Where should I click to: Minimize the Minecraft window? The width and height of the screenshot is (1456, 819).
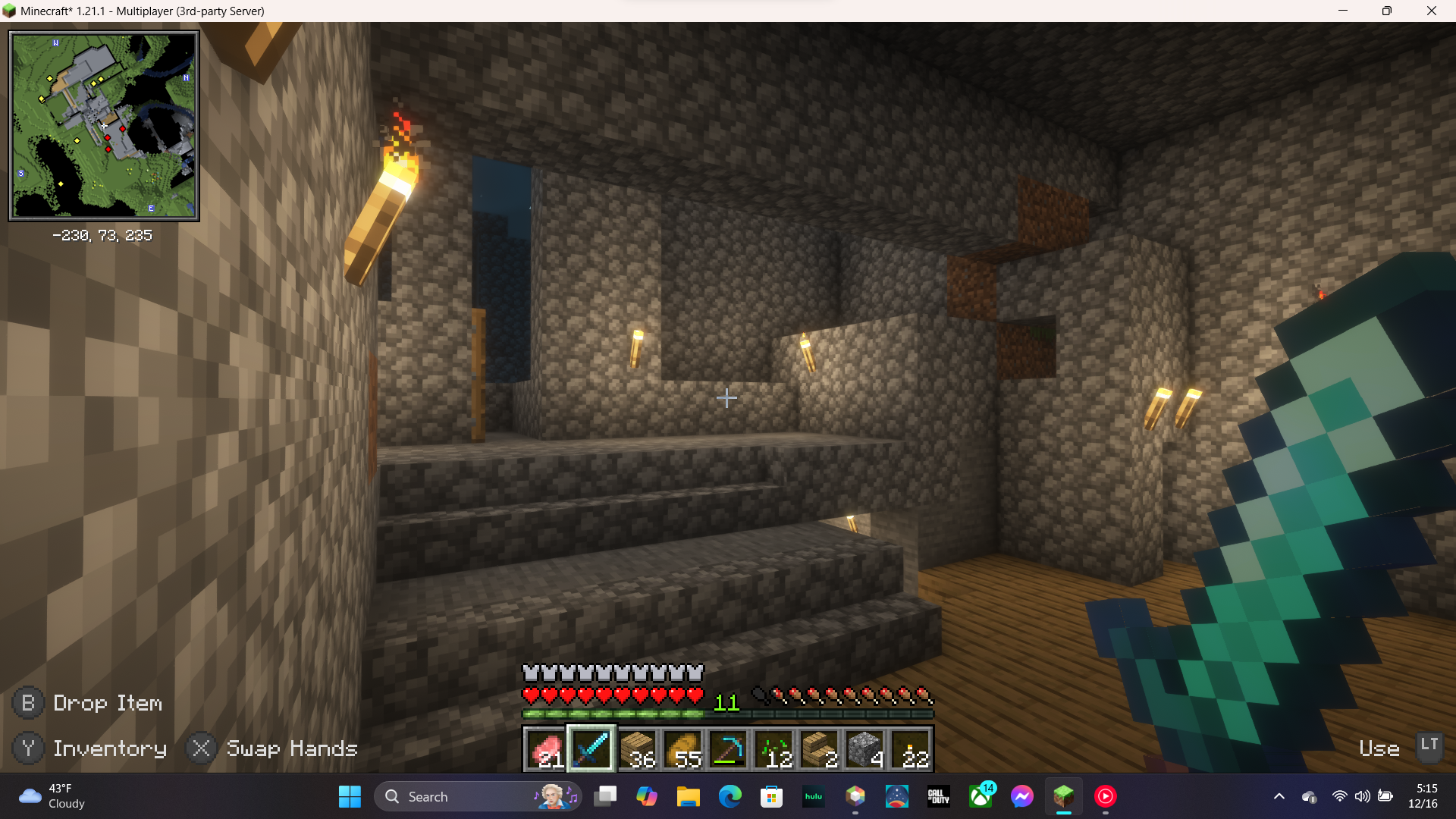[1343, 11]
